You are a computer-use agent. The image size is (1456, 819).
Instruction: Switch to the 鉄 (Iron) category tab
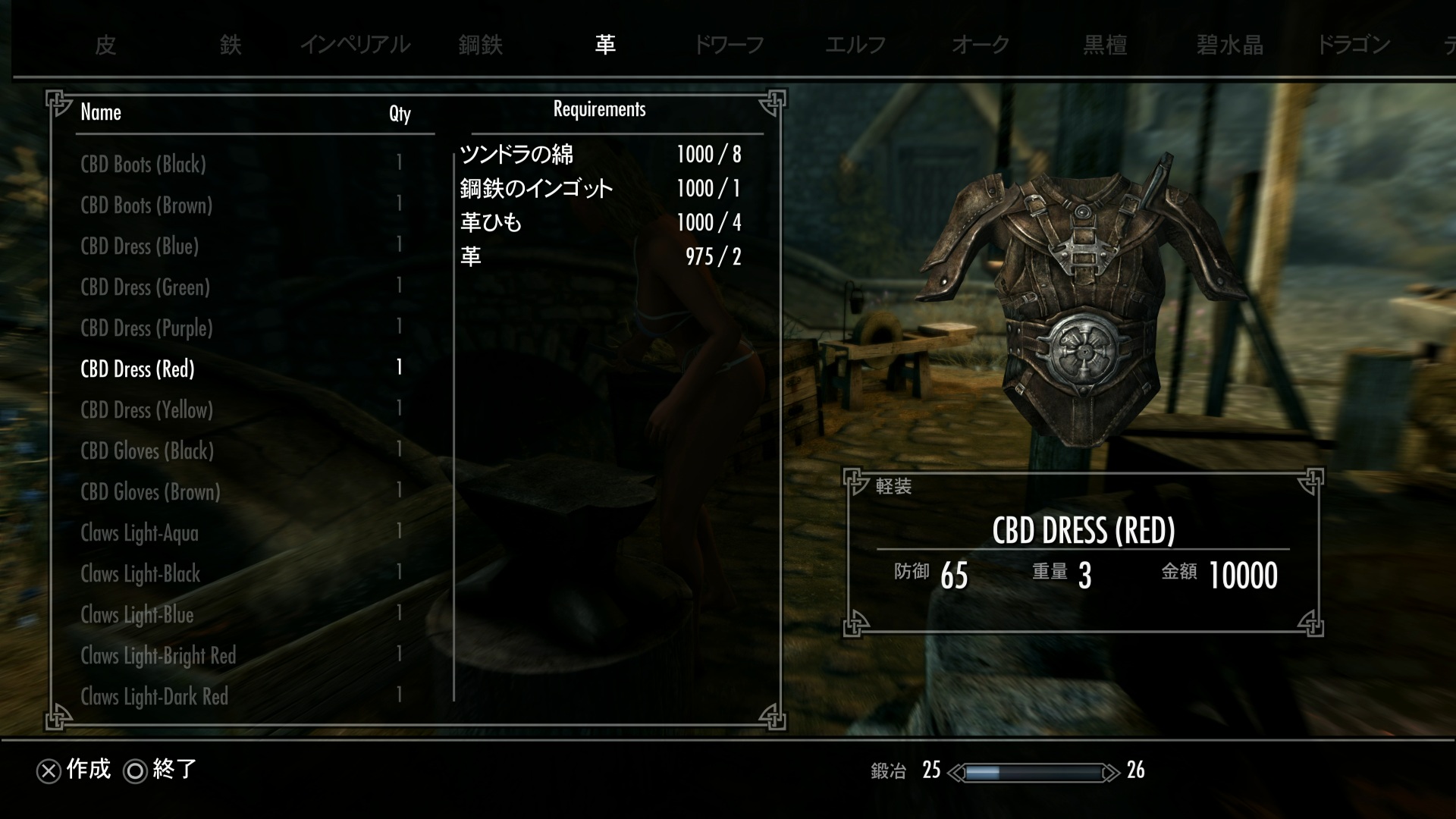[231, 45]
